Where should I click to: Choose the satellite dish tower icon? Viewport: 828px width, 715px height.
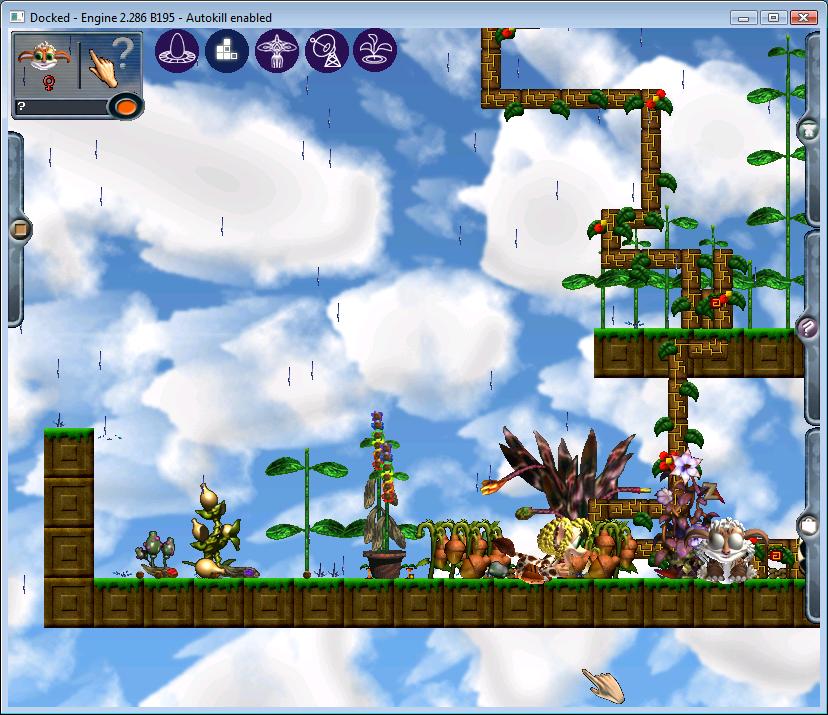tap(327, 50)
